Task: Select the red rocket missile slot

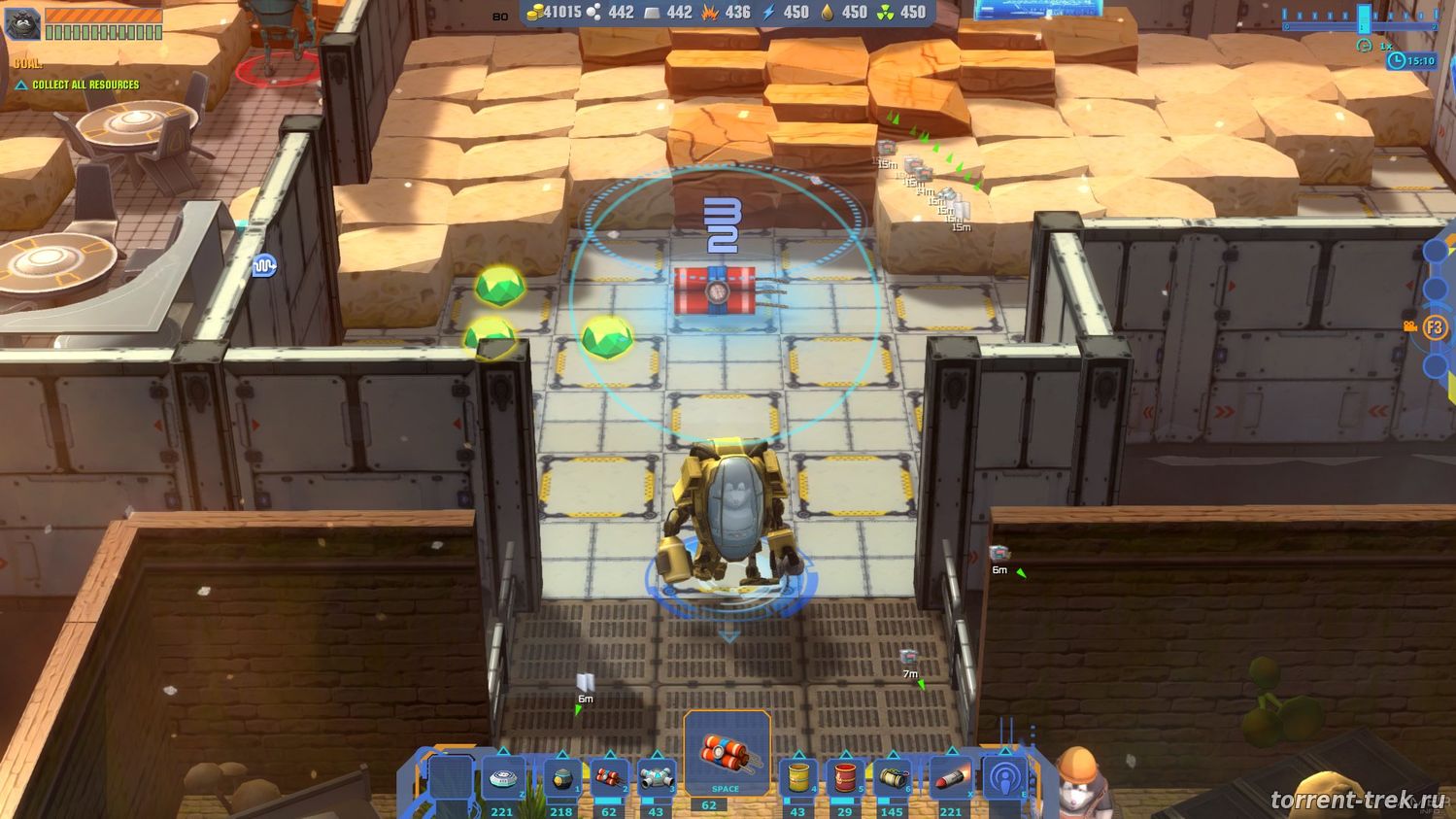Action: click(950, 777)
